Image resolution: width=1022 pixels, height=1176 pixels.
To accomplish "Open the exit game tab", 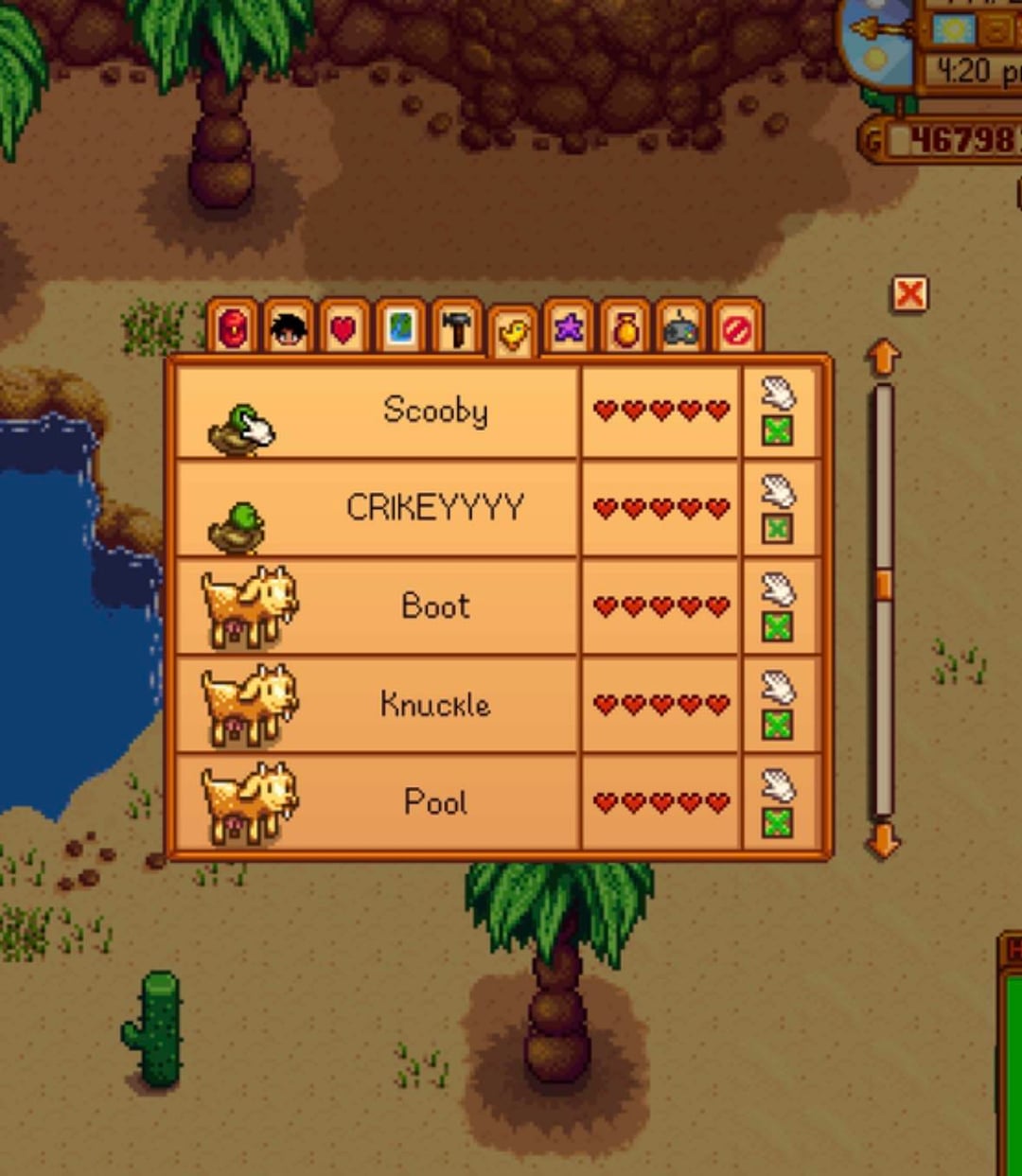I will pos(737,329).
